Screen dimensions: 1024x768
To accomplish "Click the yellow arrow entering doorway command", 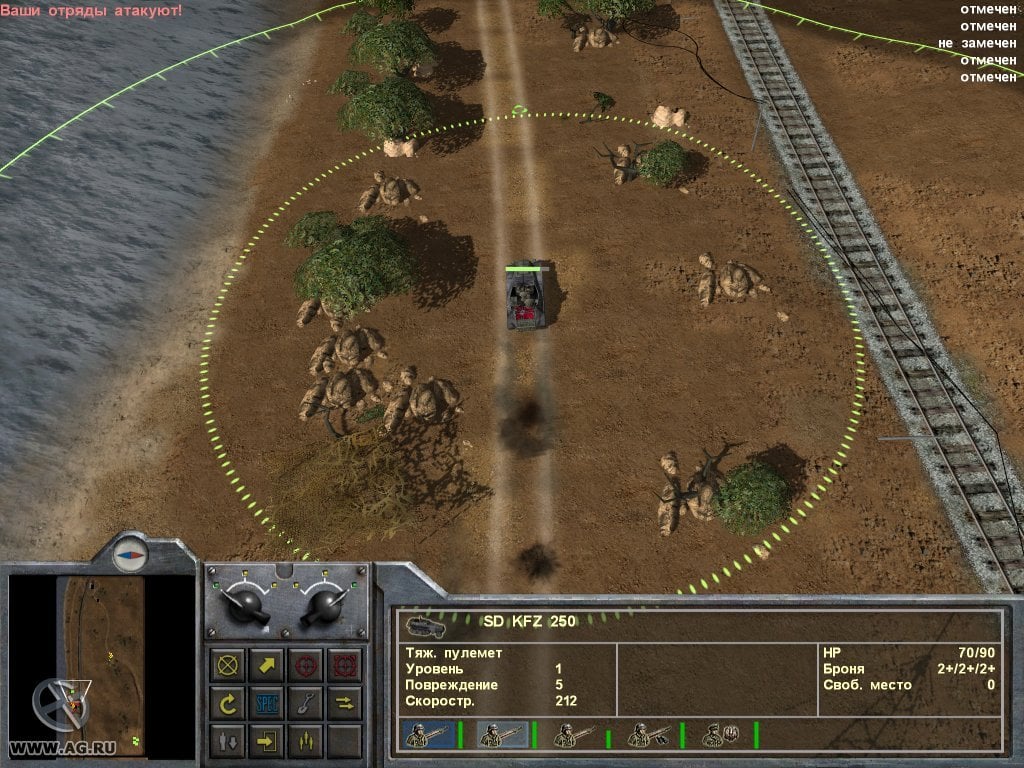I will [267, 741].
